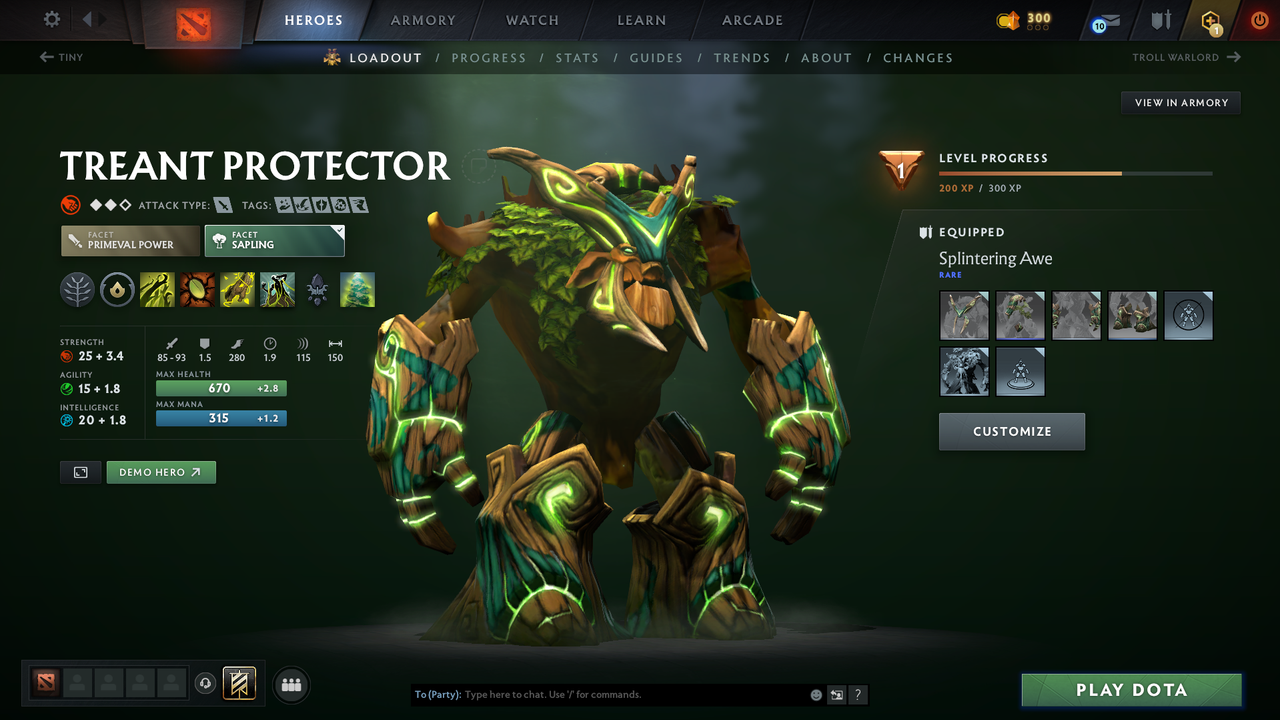
Task: Click the Treant Protector innate ability icon
Action: coord(79,289)
